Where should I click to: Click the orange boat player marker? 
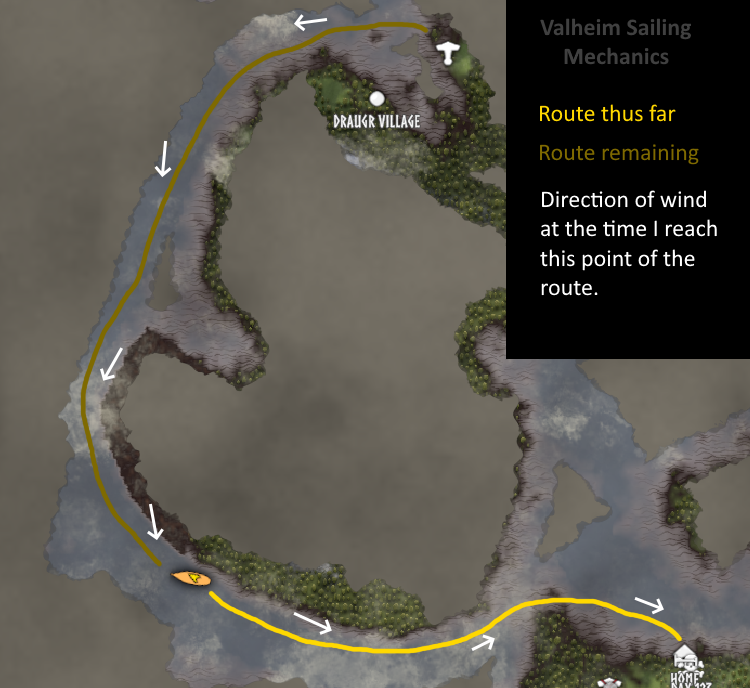[191, 578]
